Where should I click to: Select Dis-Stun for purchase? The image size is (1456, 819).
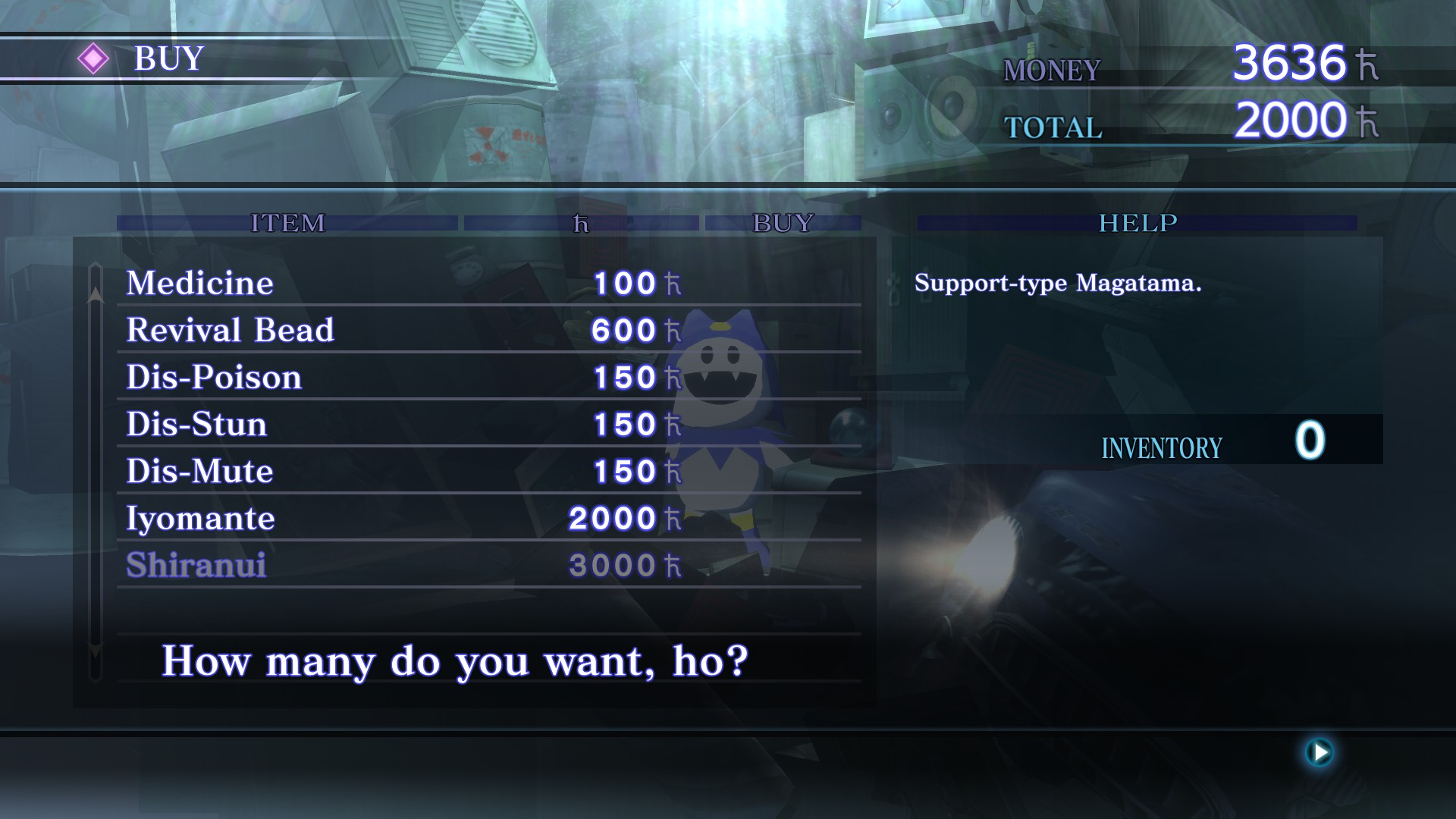click(196, 425)
